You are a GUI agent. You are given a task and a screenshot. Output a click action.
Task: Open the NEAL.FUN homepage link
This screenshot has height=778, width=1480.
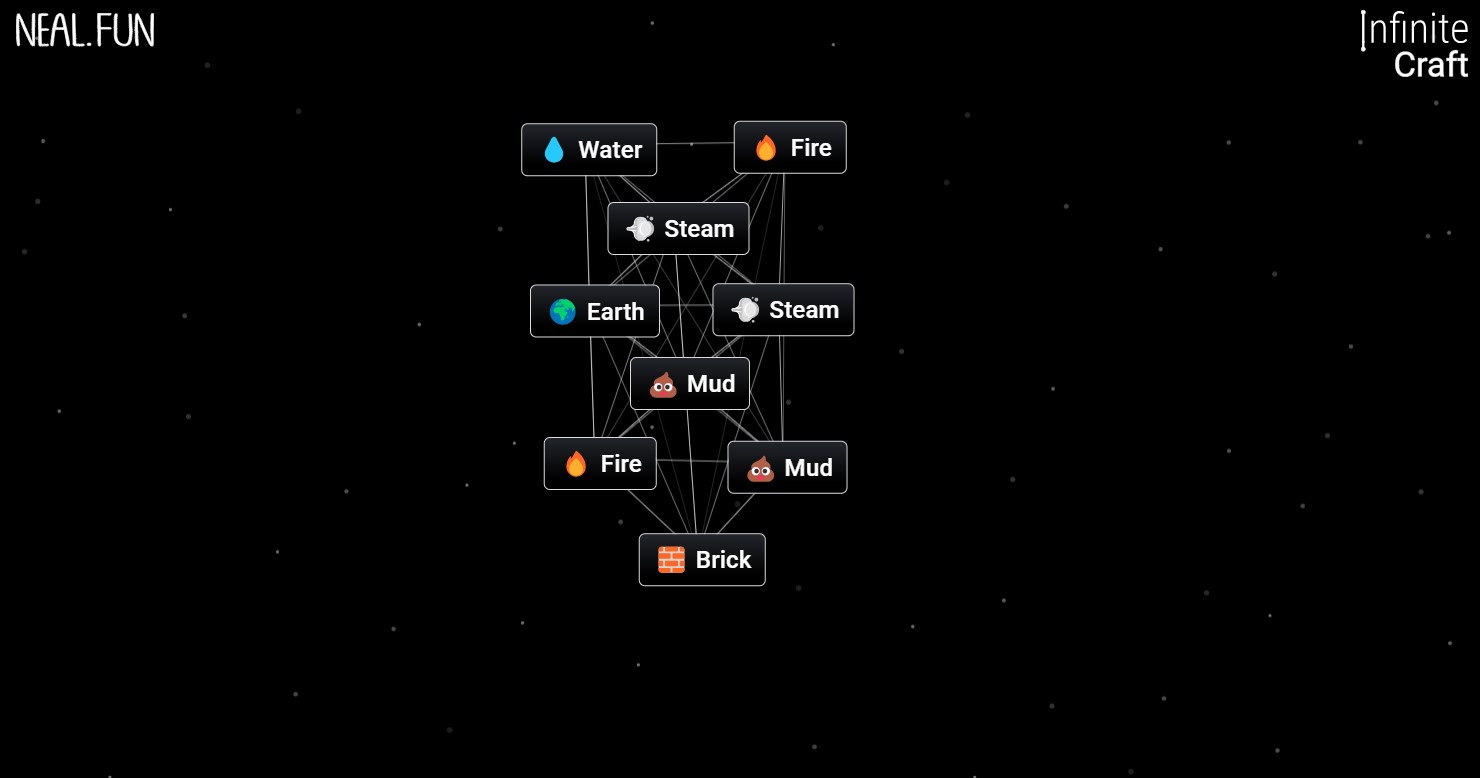84,30
